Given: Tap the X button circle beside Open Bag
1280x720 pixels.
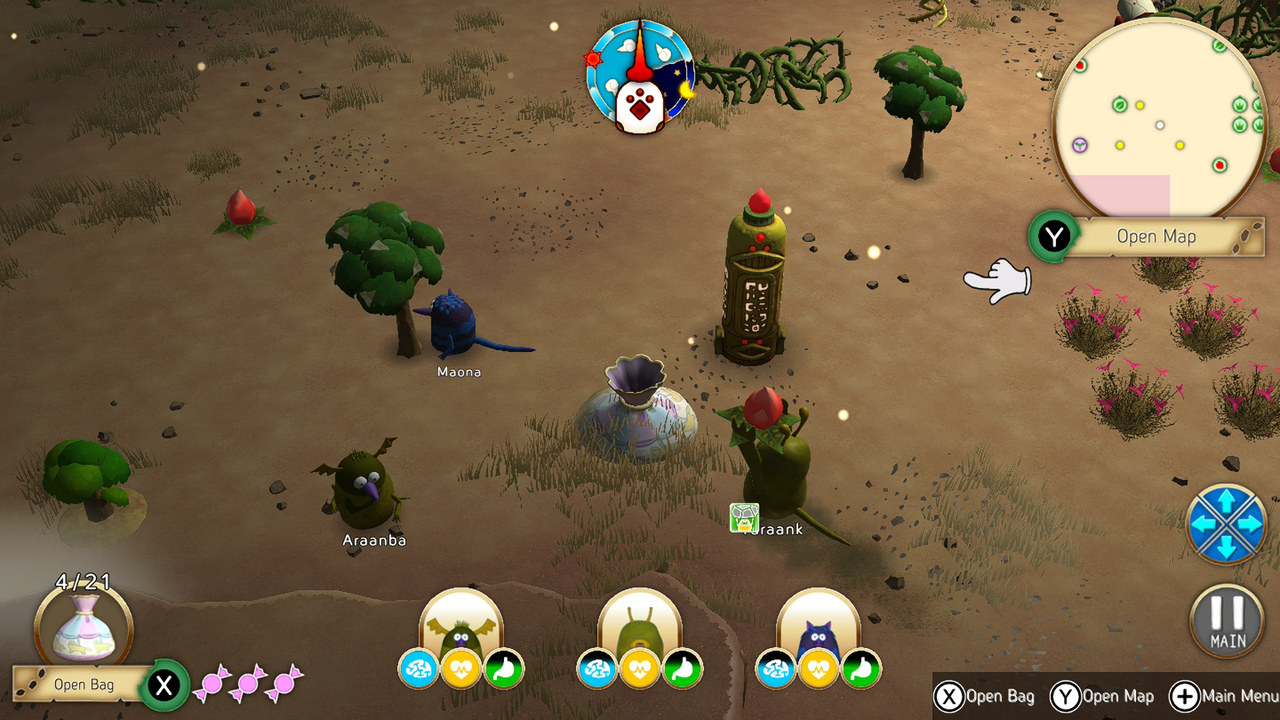Looking at the screenshot, I should pyautogui.click(x=165, y=686).
